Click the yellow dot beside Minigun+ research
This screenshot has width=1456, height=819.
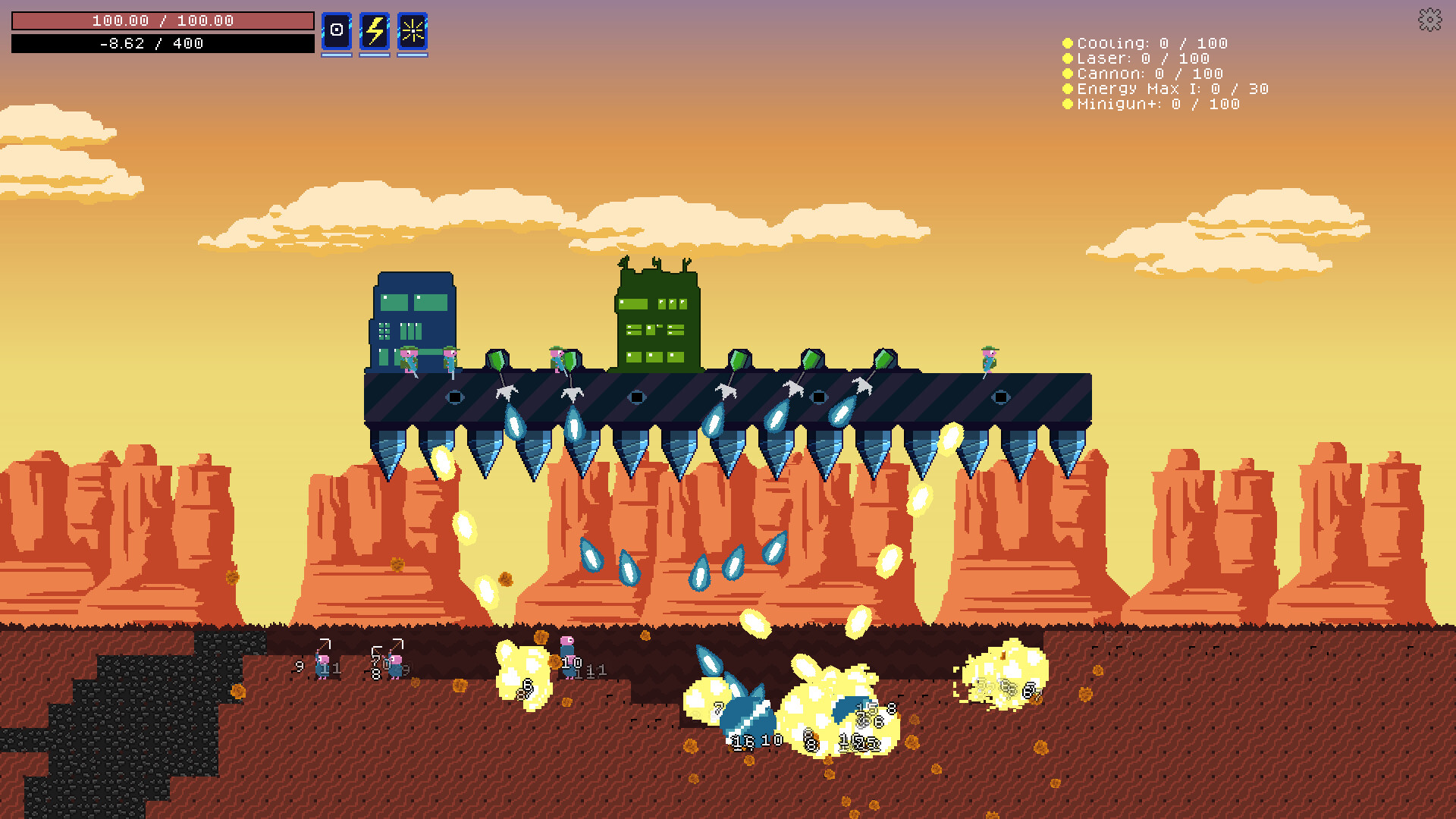[x=1068, y=104]
